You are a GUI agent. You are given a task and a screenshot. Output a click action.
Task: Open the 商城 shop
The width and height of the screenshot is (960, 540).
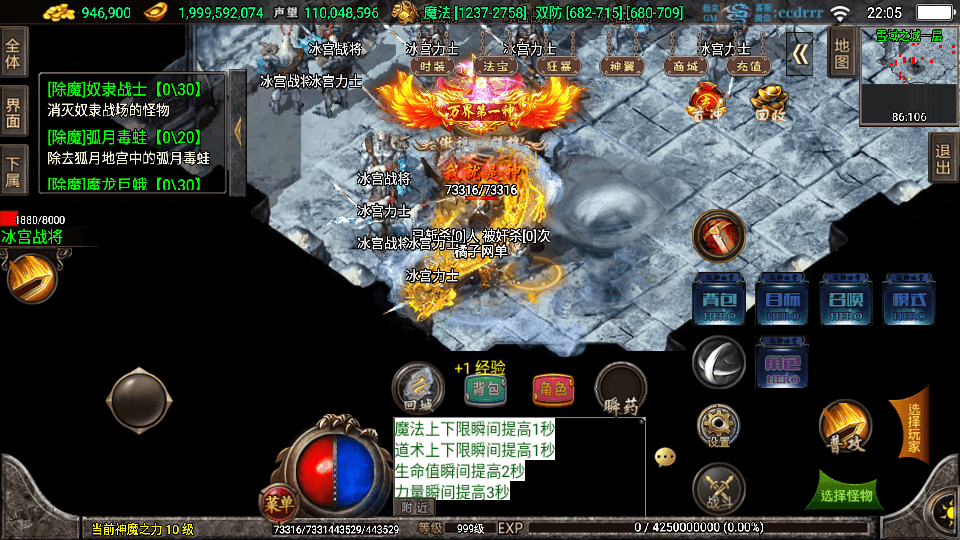click(685, 66)
